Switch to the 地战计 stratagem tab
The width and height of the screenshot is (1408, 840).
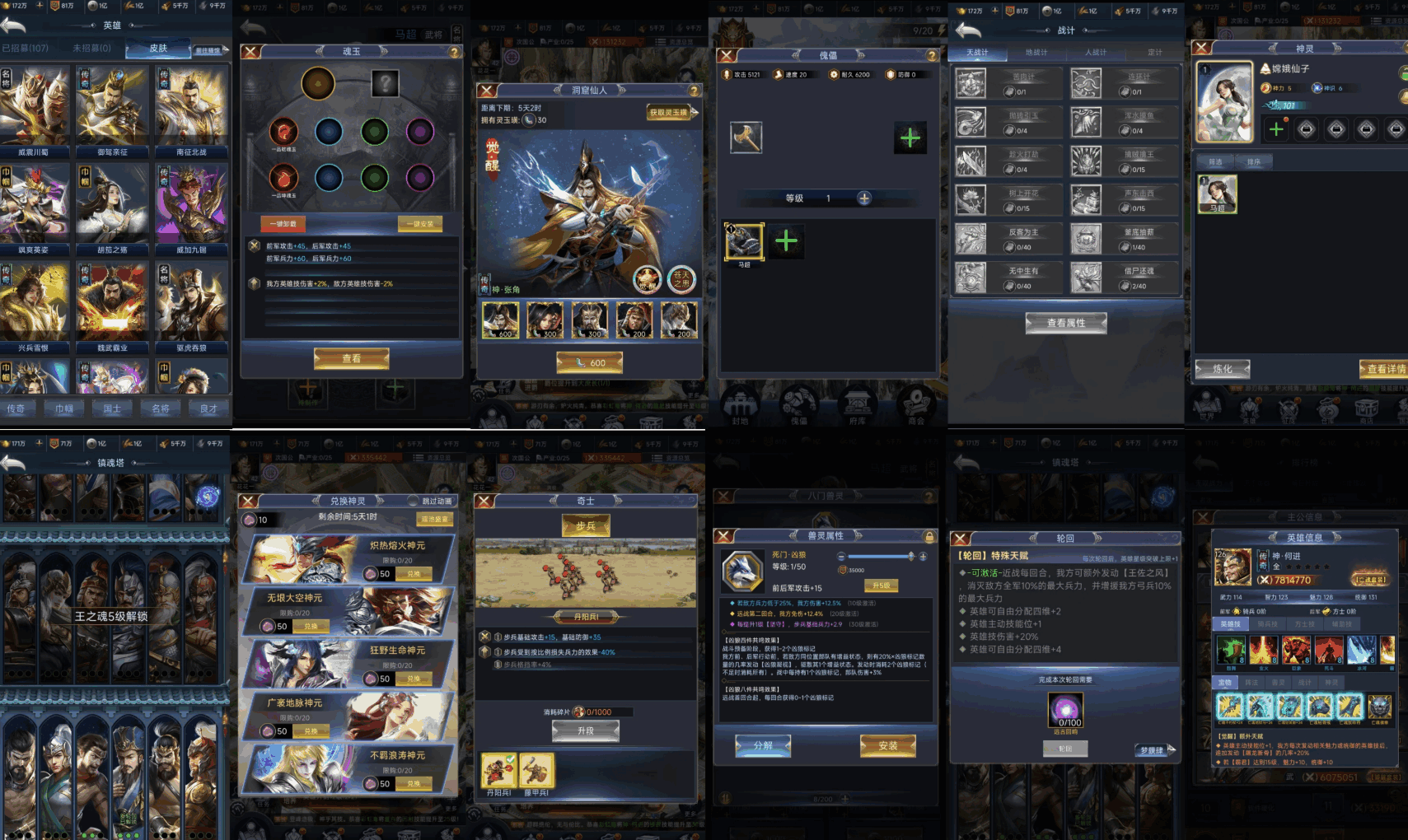pos(1036,53)
